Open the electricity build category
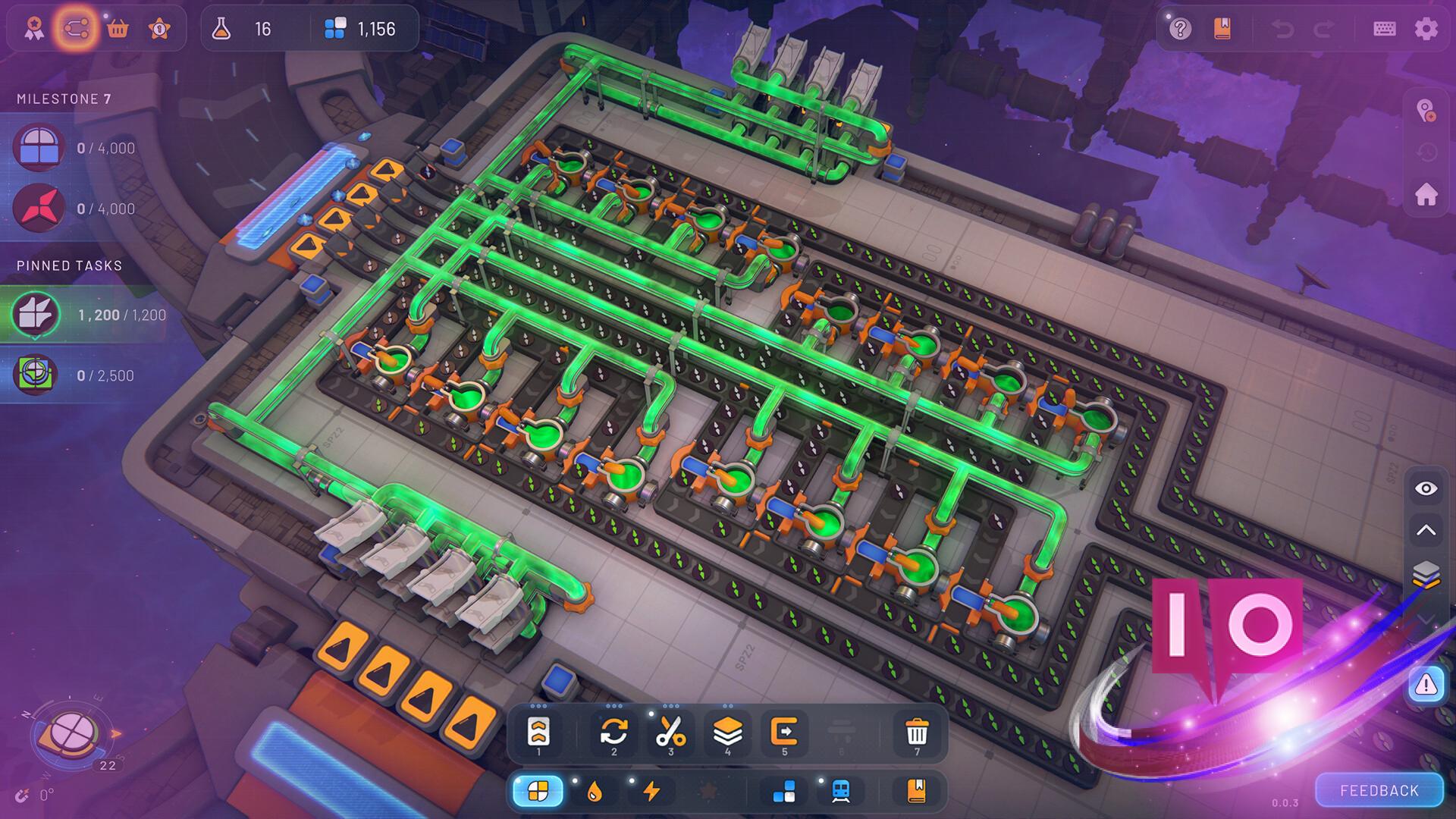The image size is (1456, 819). [652, 792]
